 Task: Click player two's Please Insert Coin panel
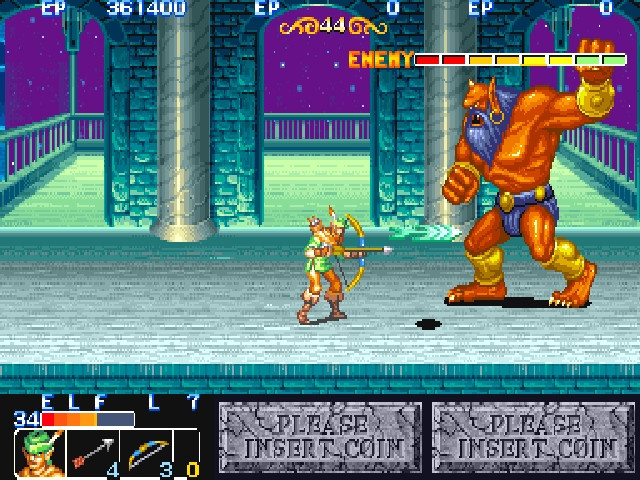[320, 437]
